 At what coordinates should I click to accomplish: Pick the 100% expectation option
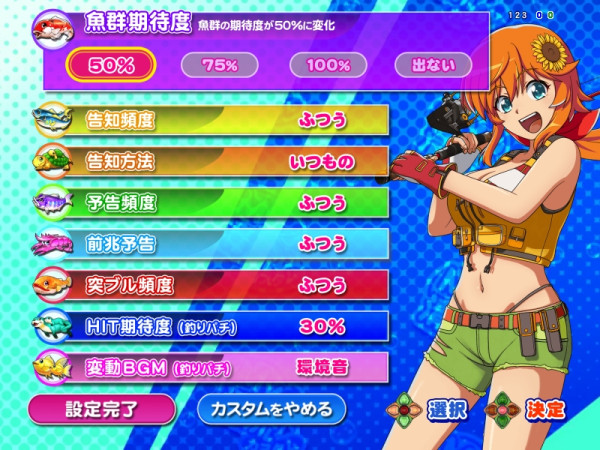[329, 65]
